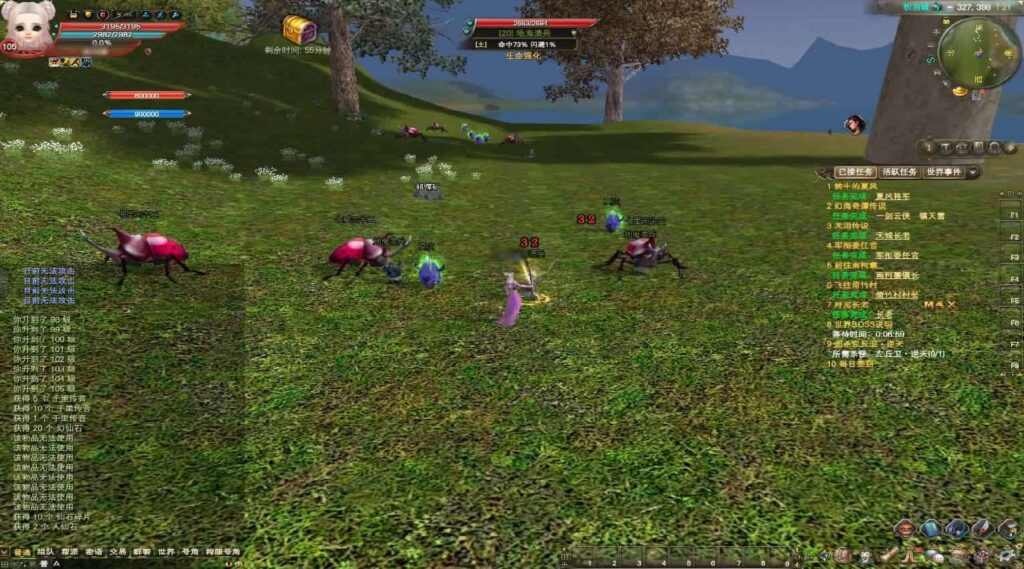1024x569 pixels.
Task: Select the F1 side shortcut slot
Action: pyautogui.click(x=1013, y=215)
